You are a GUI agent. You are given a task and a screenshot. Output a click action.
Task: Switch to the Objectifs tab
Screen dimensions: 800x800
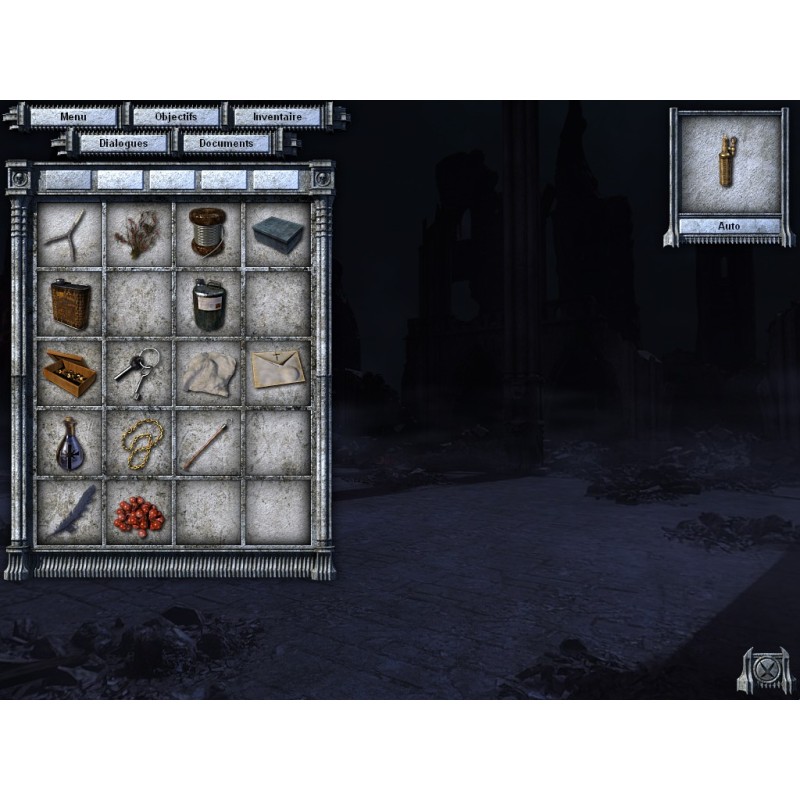176,116
